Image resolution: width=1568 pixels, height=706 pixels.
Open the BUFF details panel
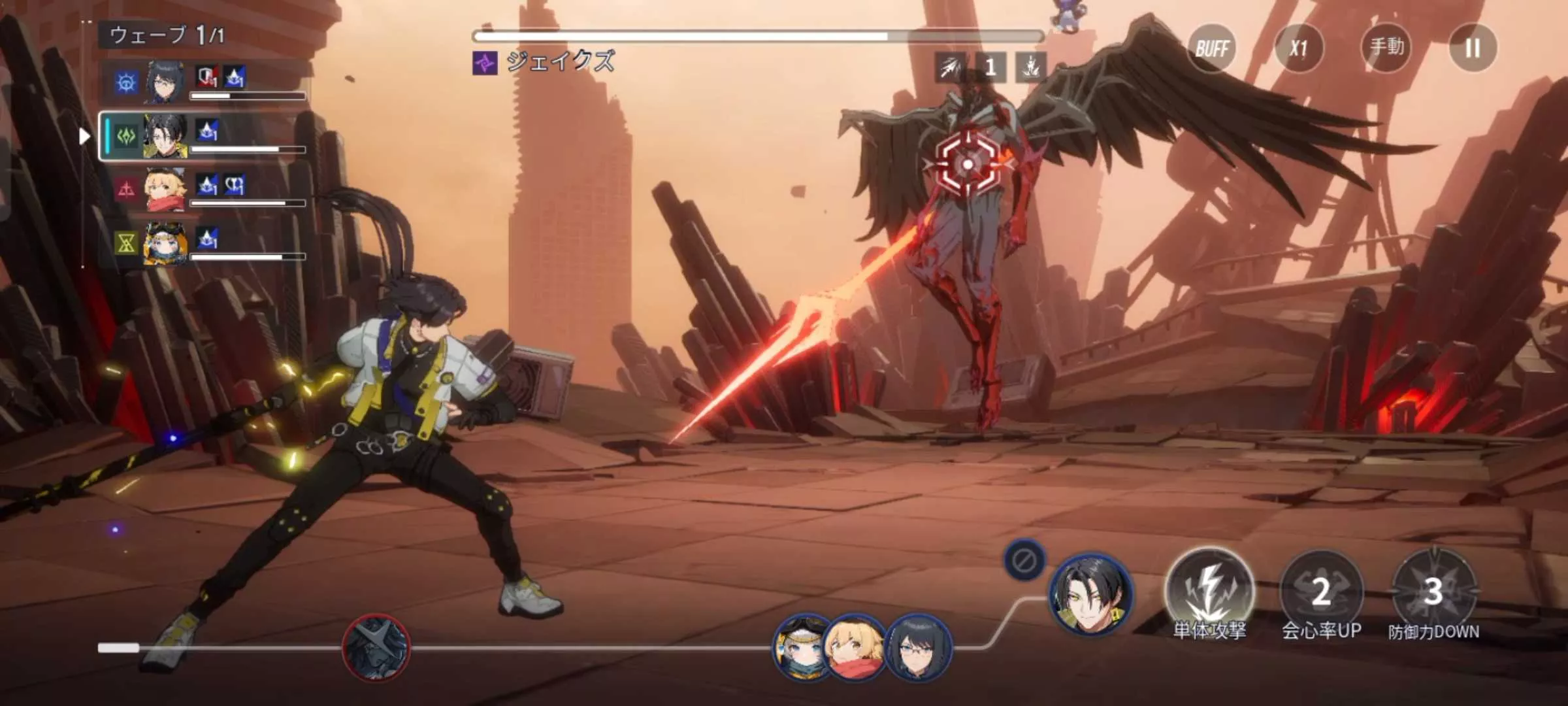1212,48
